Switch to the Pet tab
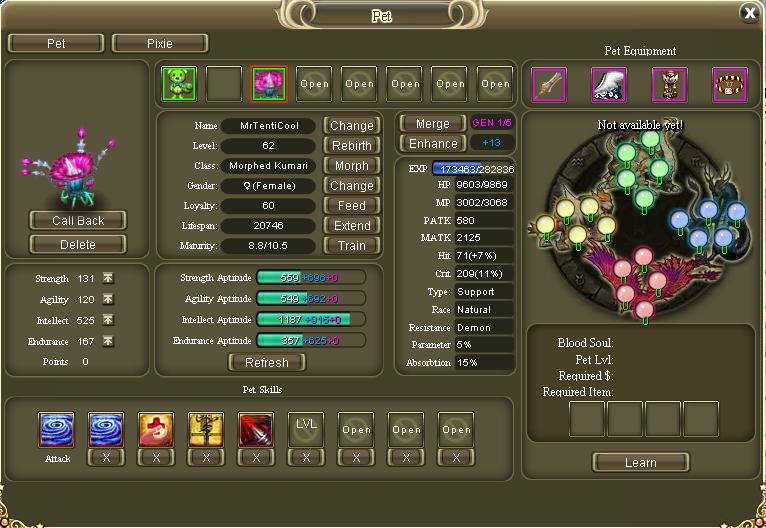 [56, 44]
